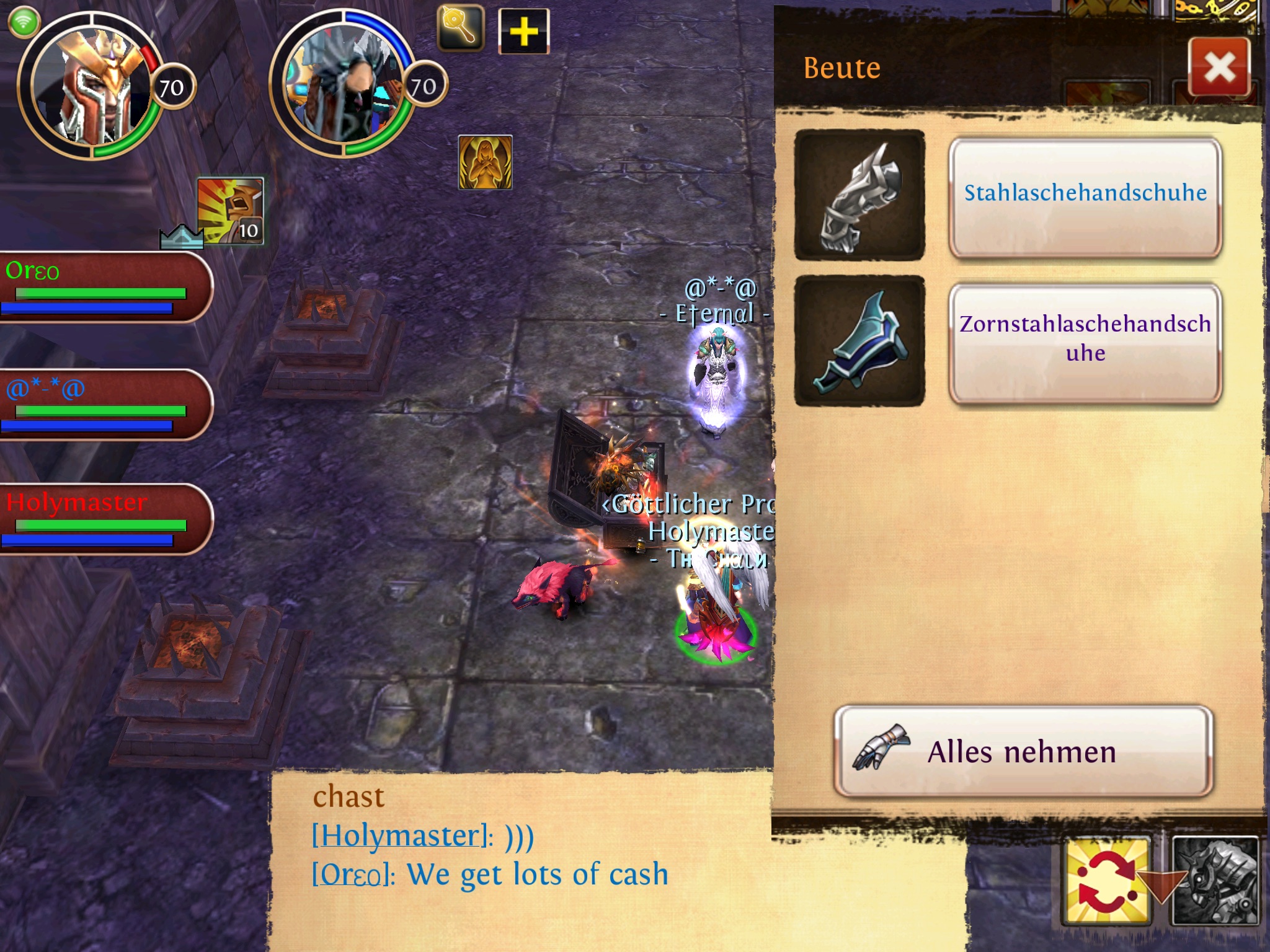The width and height of the screenshot is (1270, 952).
Task: Tap the green connection signal icon
Action: click(x=24, y=23)
